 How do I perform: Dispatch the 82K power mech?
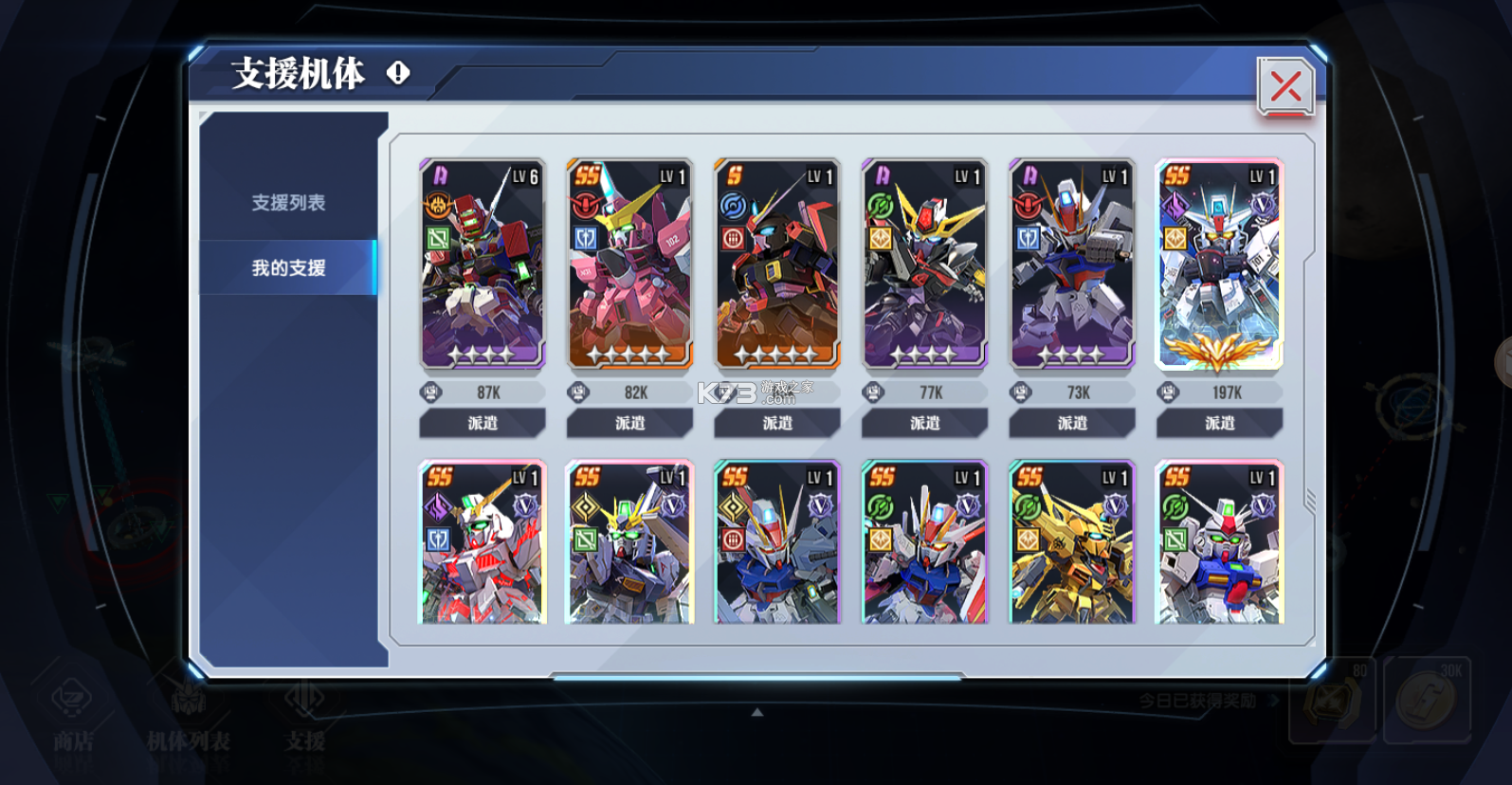629,423
